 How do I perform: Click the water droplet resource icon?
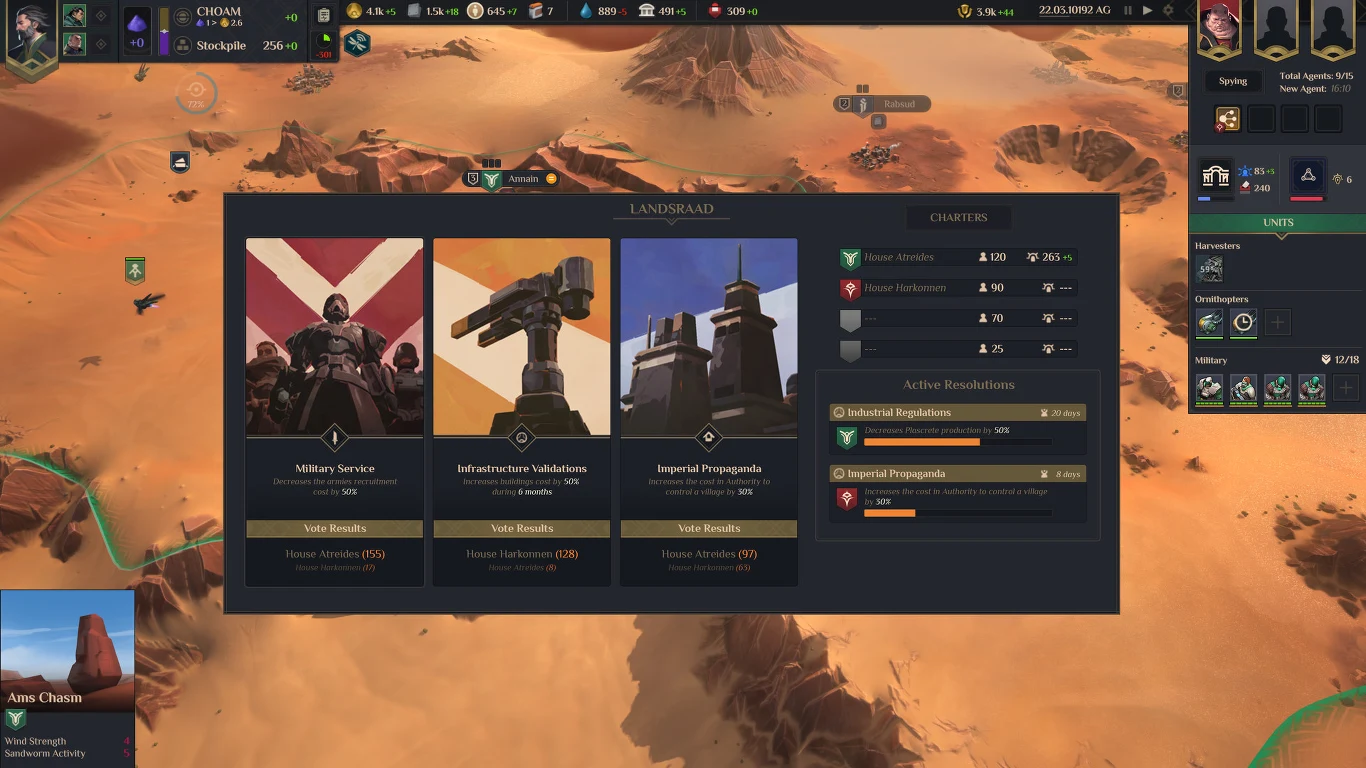[x=586, y=11]
